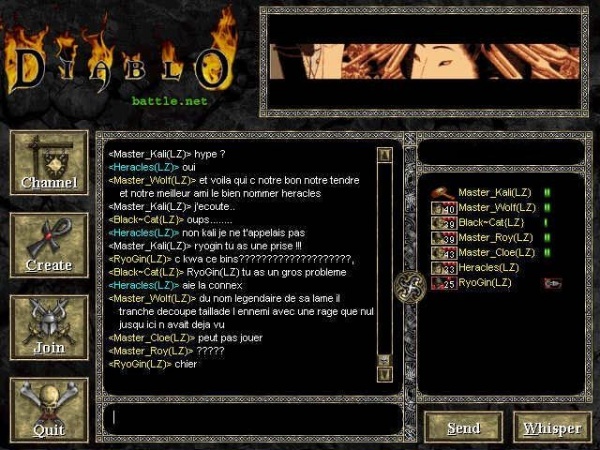Image resolution: width=600 pixels, height=450 pixels.
Task: Click the round emblem between chat and user list
Action: (409, 285)
